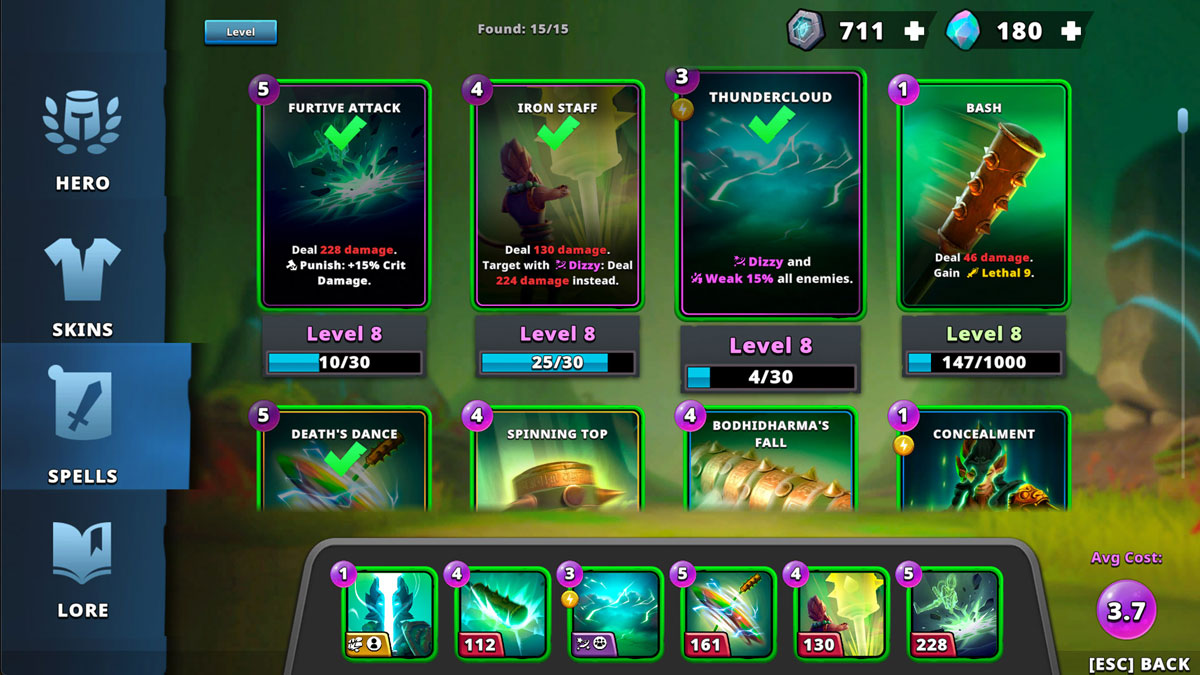
Task: Open the Lore section
Action: point(82,568)
